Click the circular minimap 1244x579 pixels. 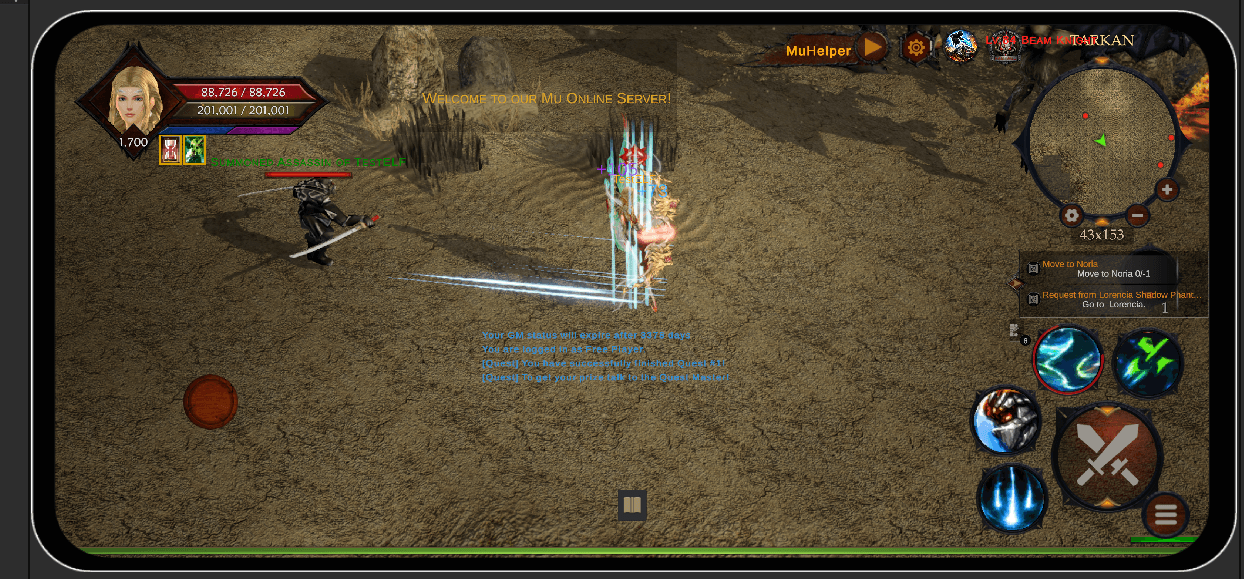1102,140
